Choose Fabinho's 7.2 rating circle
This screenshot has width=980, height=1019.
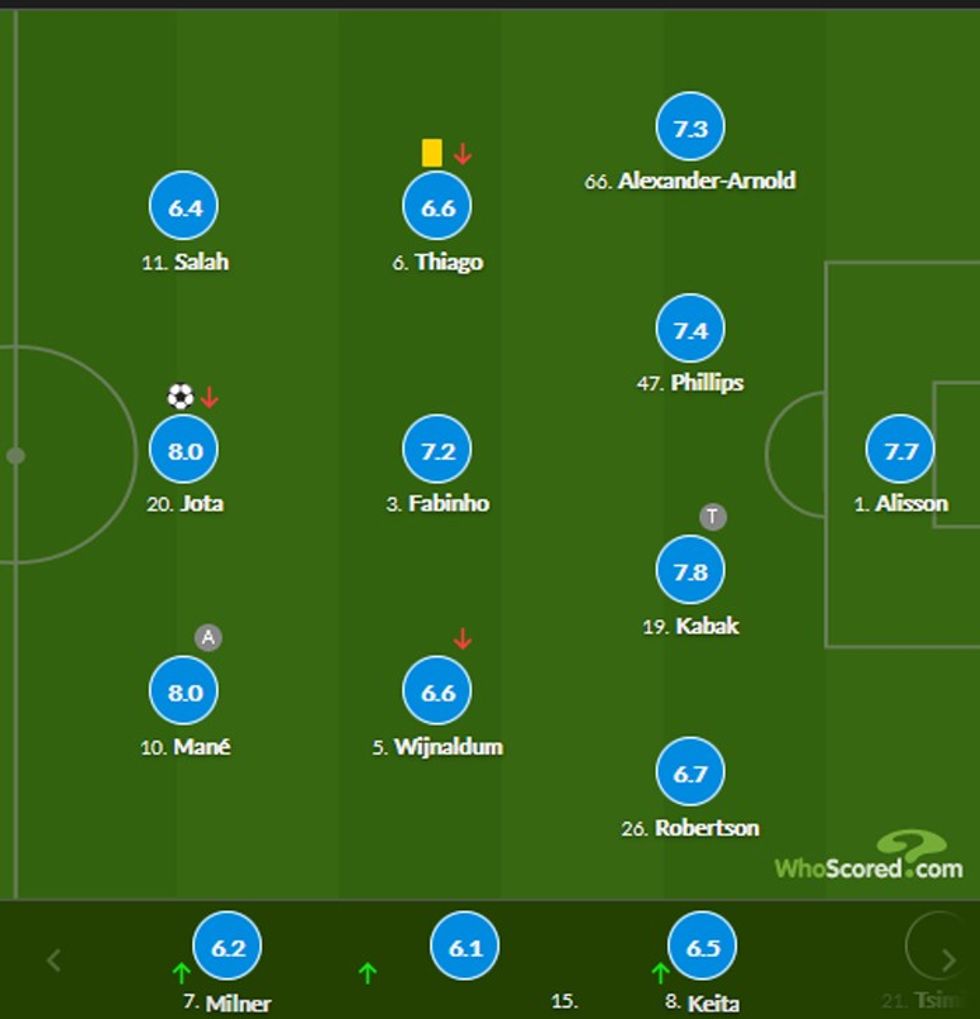point(437,451)
